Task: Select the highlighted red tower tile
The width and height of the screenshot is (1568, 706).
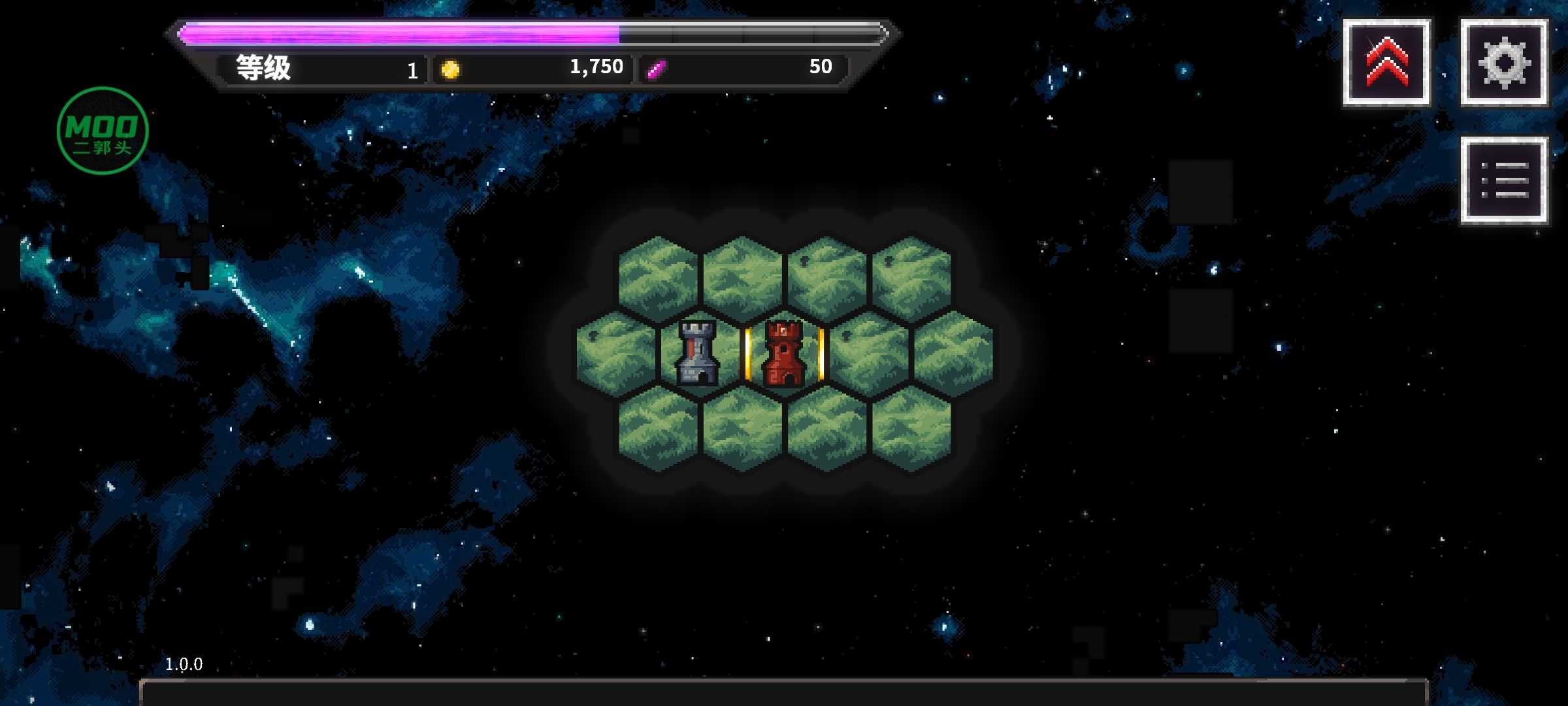Action: click(784, 354)
